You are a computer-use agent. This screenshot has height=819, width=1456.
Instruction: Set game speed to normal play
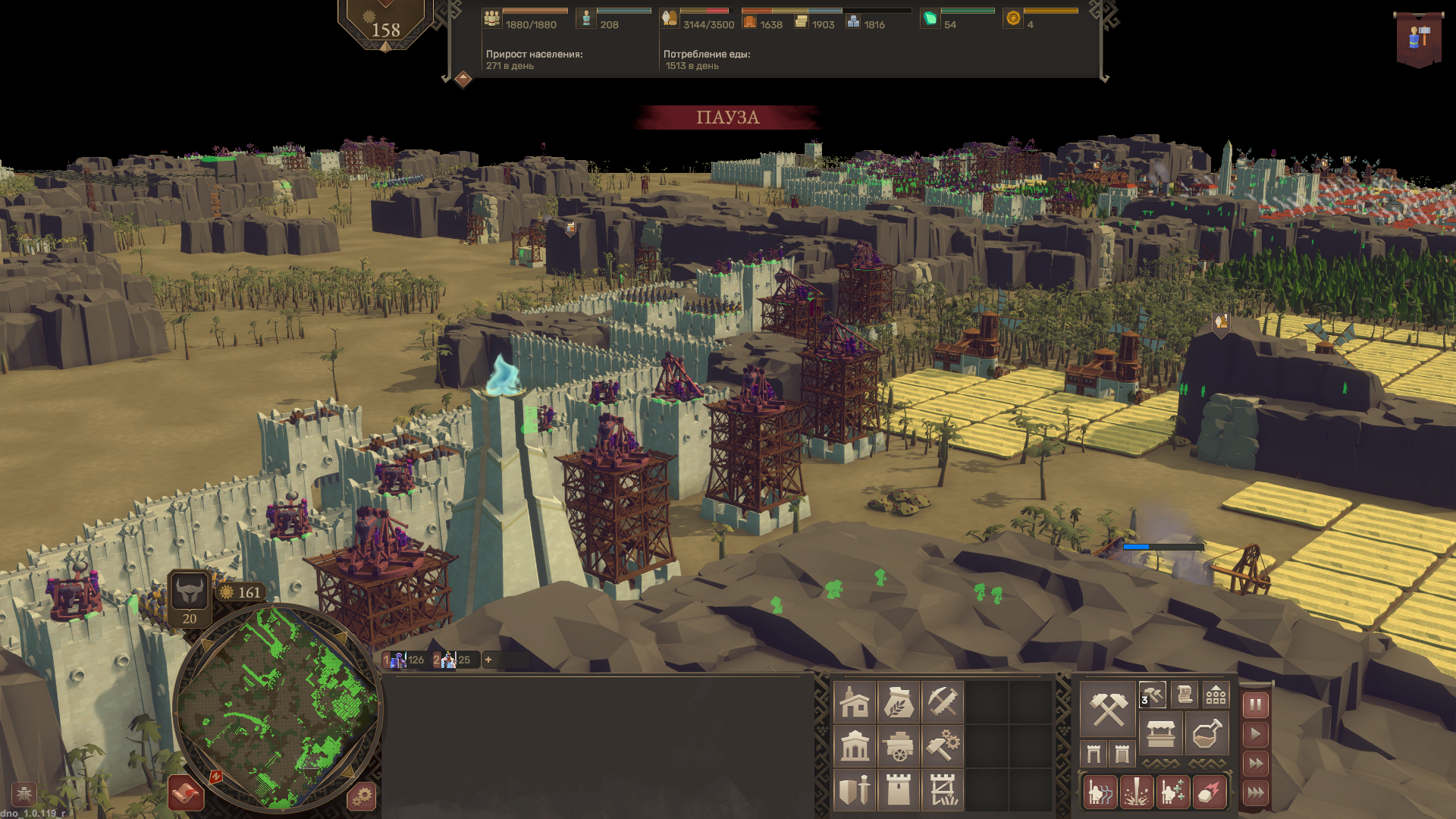coord(1256,734)
